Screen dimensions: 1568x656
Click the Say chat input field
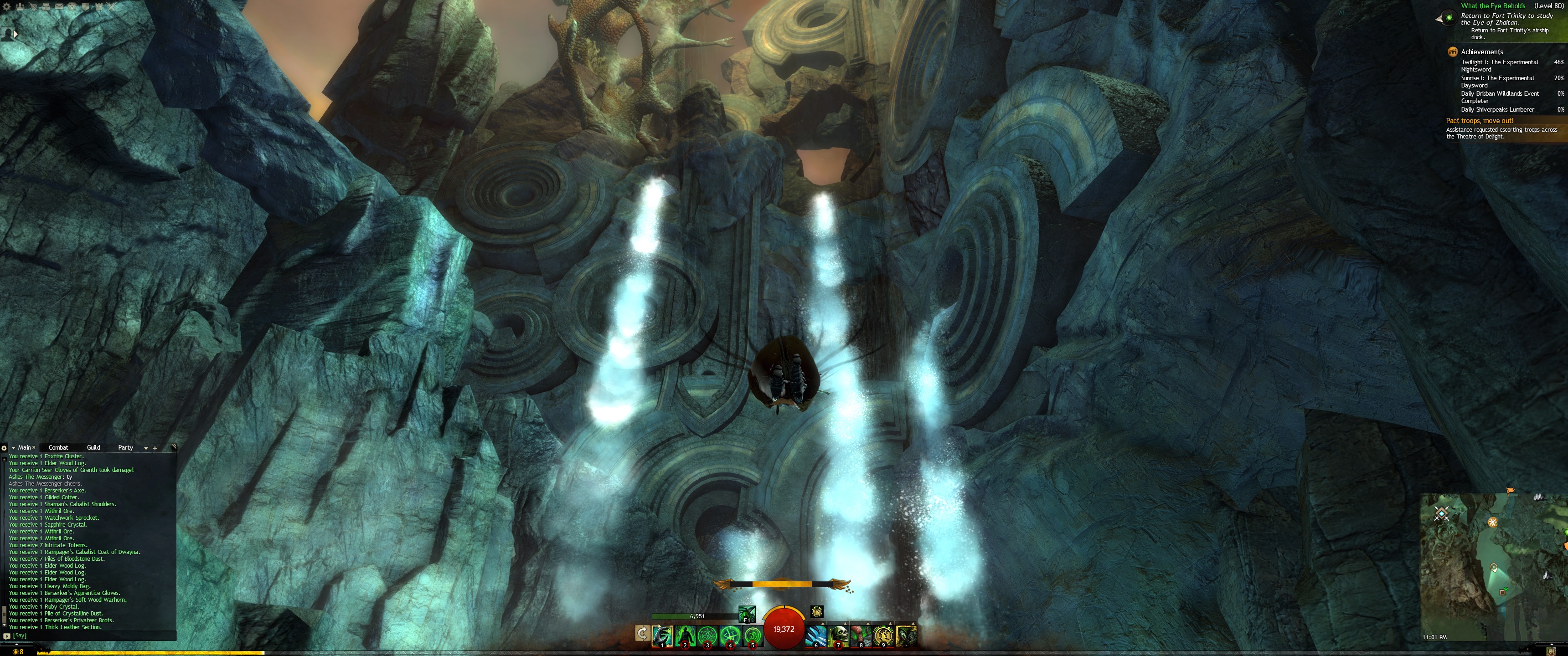[x=91, y=635]
